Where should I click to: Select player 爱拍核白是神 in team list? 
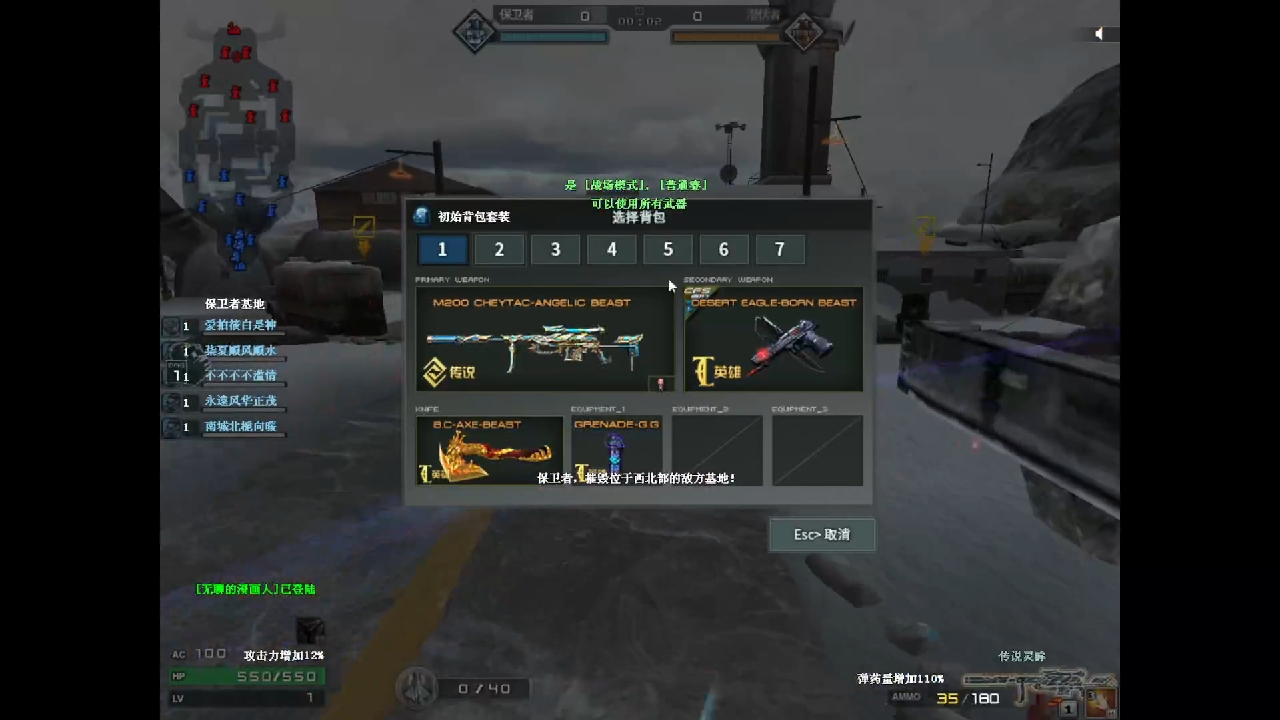click(240, 326)
